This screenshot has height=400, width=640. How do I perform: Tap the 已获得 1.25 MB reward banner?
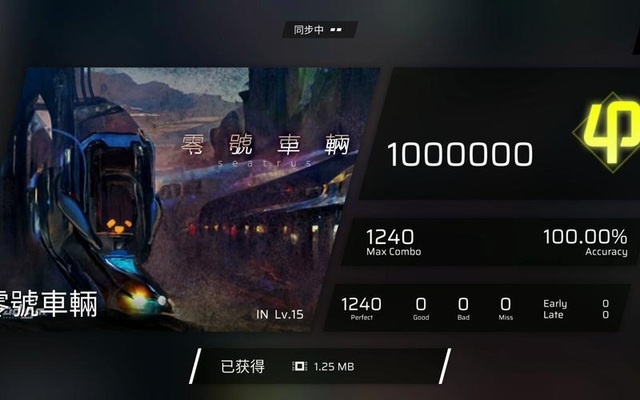point(320,367)
